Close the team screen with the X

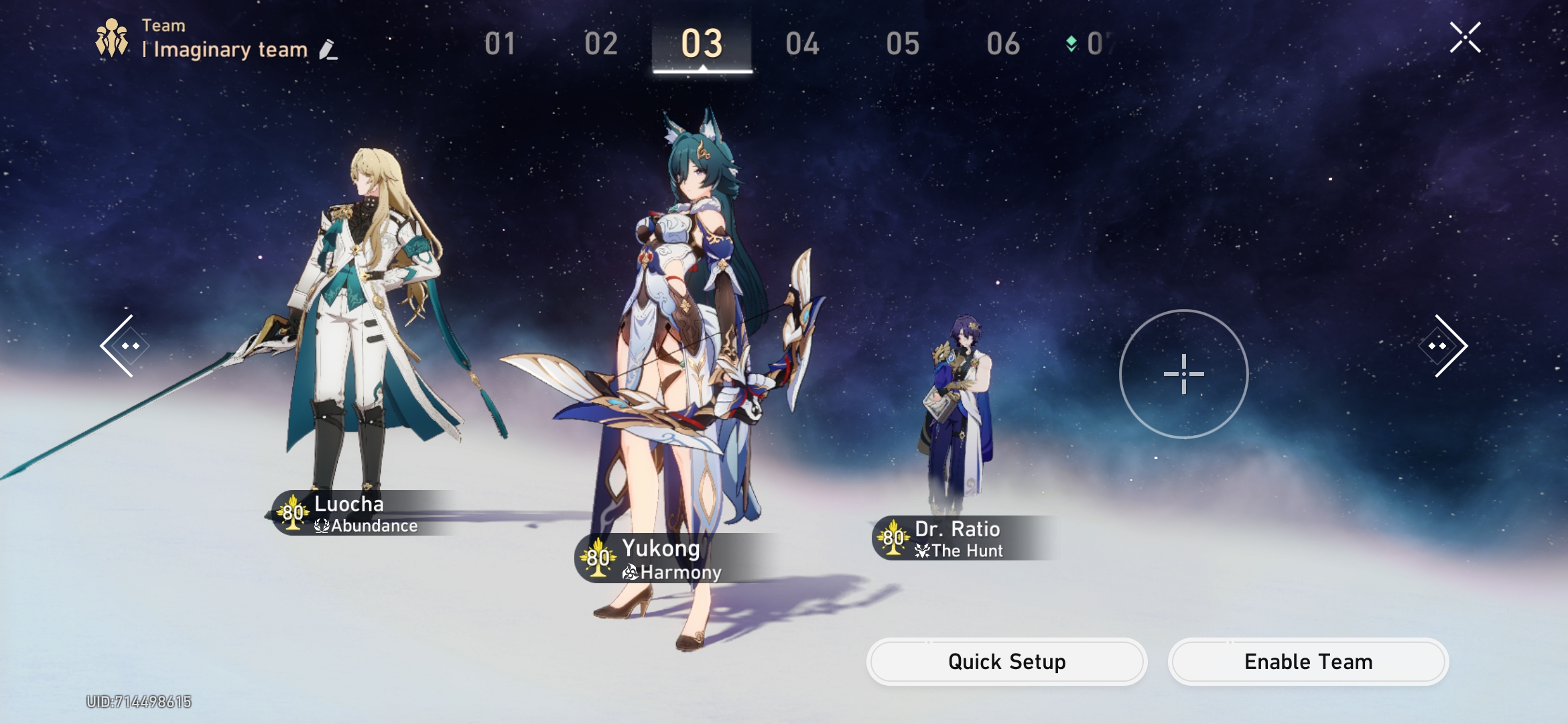coord(1467,37)
